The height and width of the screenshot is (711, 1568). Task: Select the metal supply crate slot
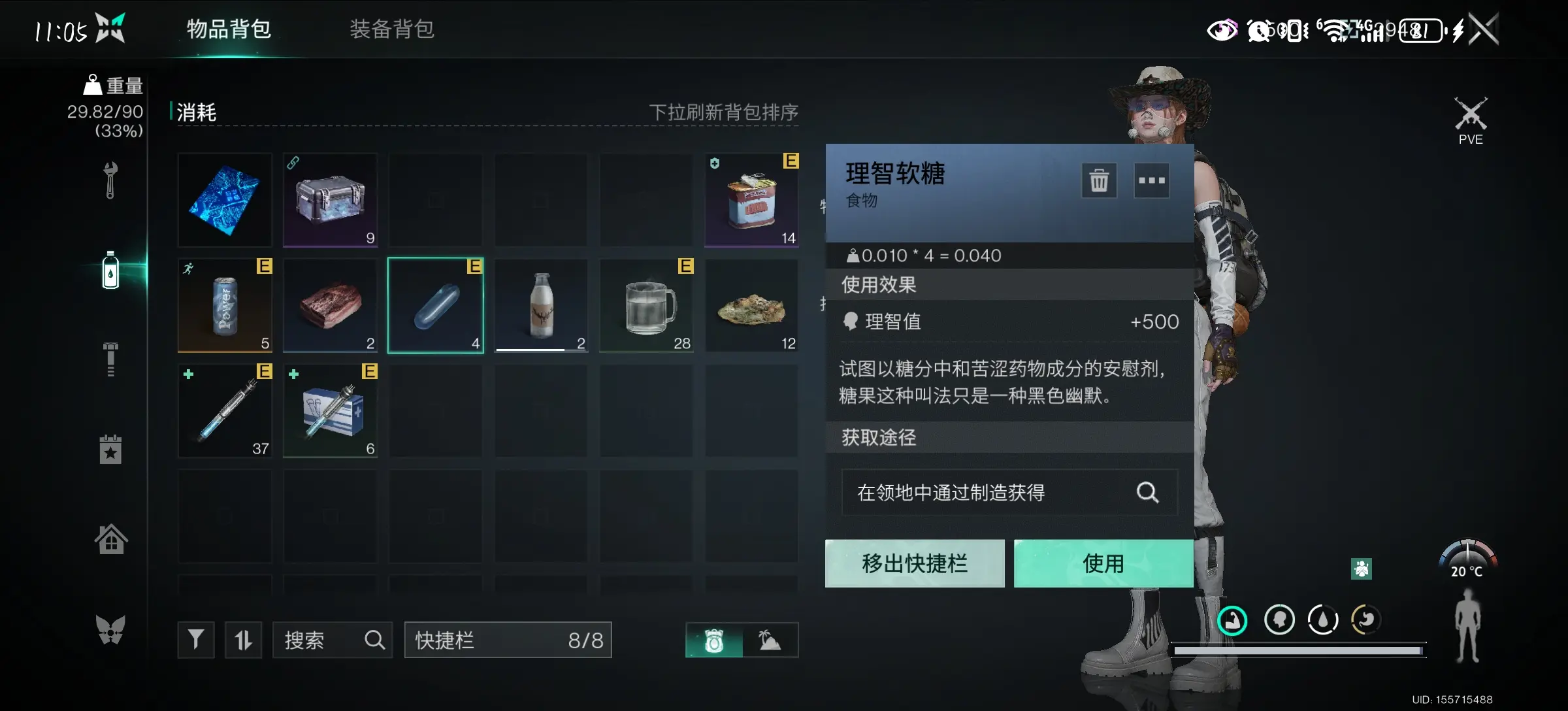pos(331,200)
